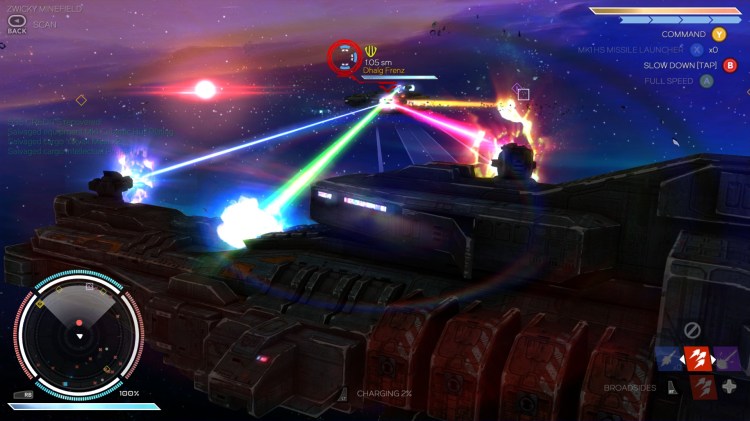Click the red target lock marker on Dhalg Frenz
750x421 pixels.
coord(345,58)
